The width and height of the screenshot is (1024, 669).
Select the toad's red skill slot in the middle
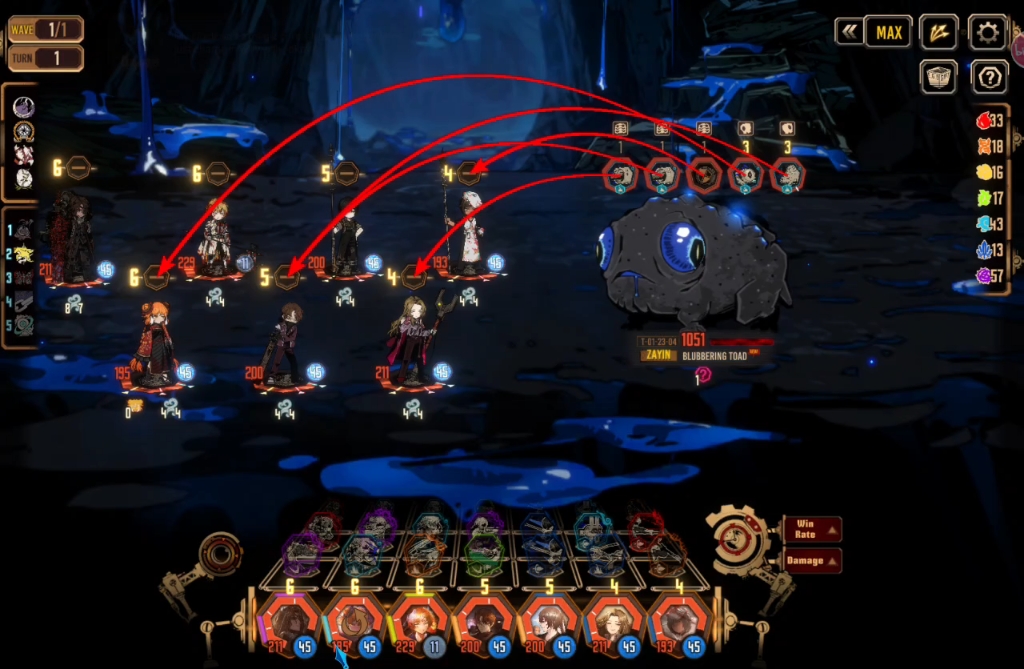(x=703, y=176)
